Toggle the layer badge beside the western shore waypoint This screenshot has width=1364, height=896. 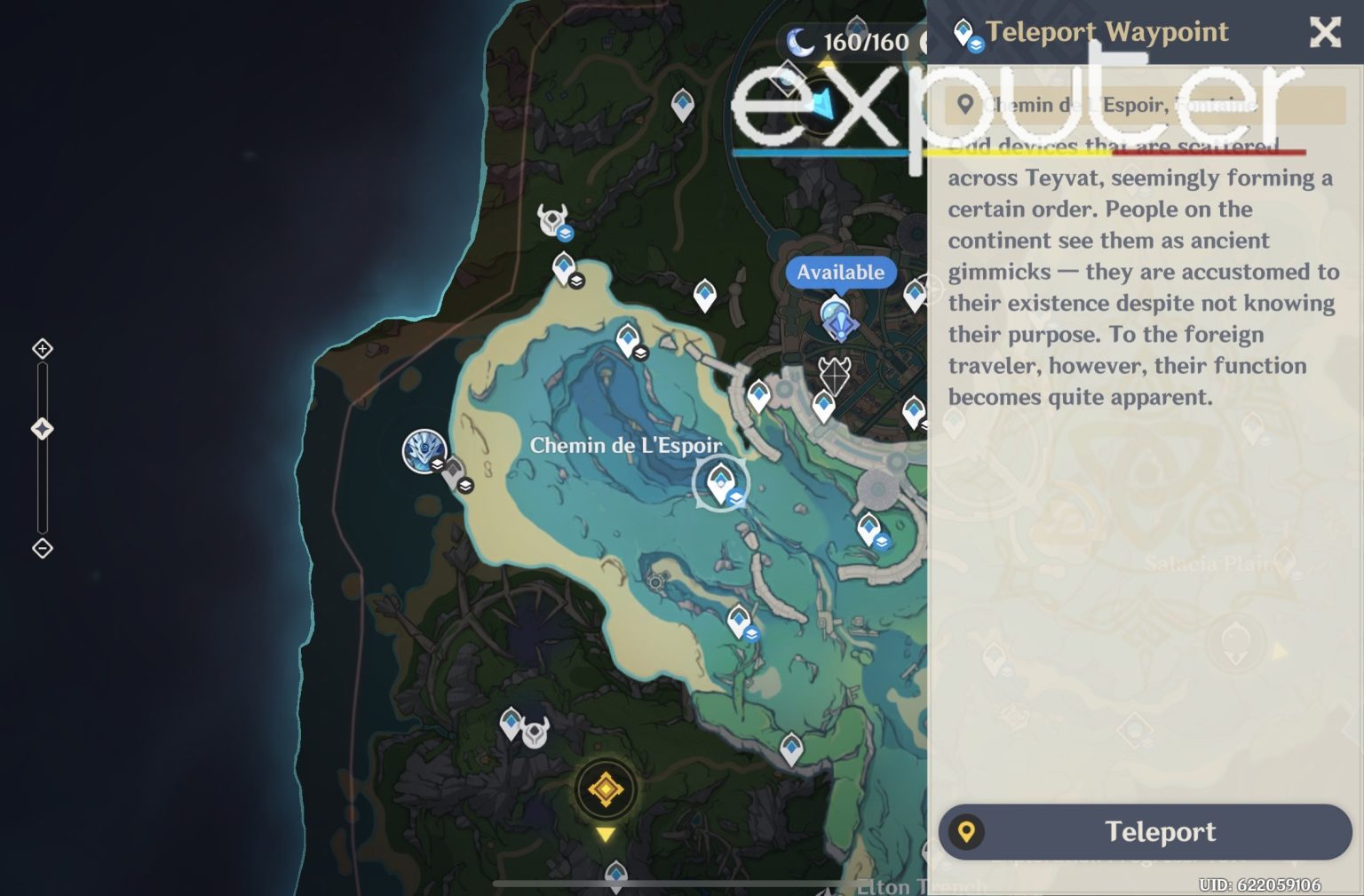point(466,486)
